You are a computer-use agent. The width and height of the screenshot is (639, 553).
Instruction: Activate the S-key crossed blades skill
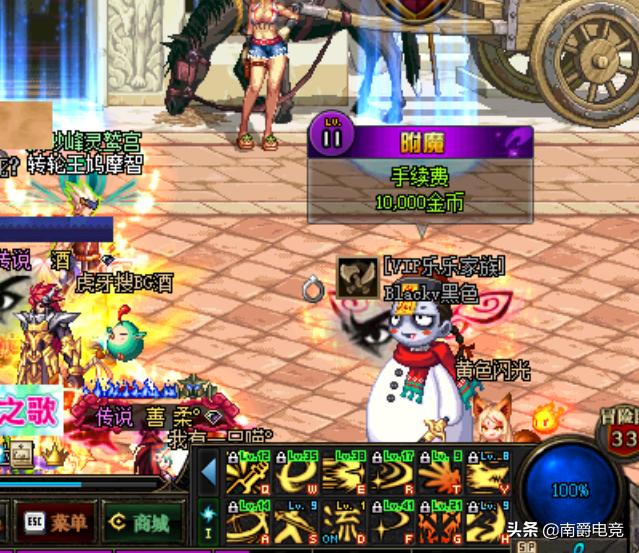pos(296,521)
